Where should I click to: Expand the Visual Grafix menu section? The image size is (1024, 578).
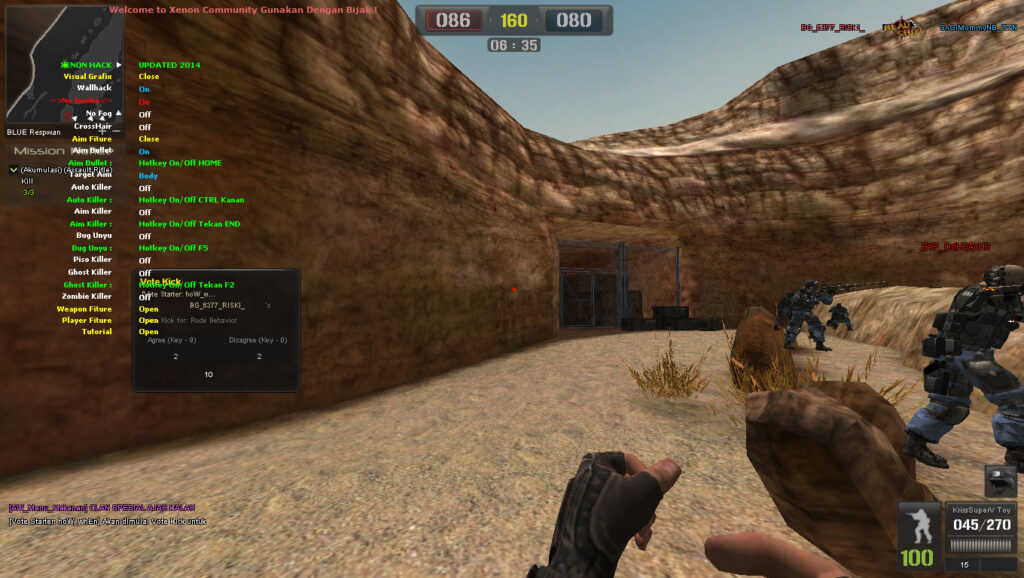(x=87, y=76)
